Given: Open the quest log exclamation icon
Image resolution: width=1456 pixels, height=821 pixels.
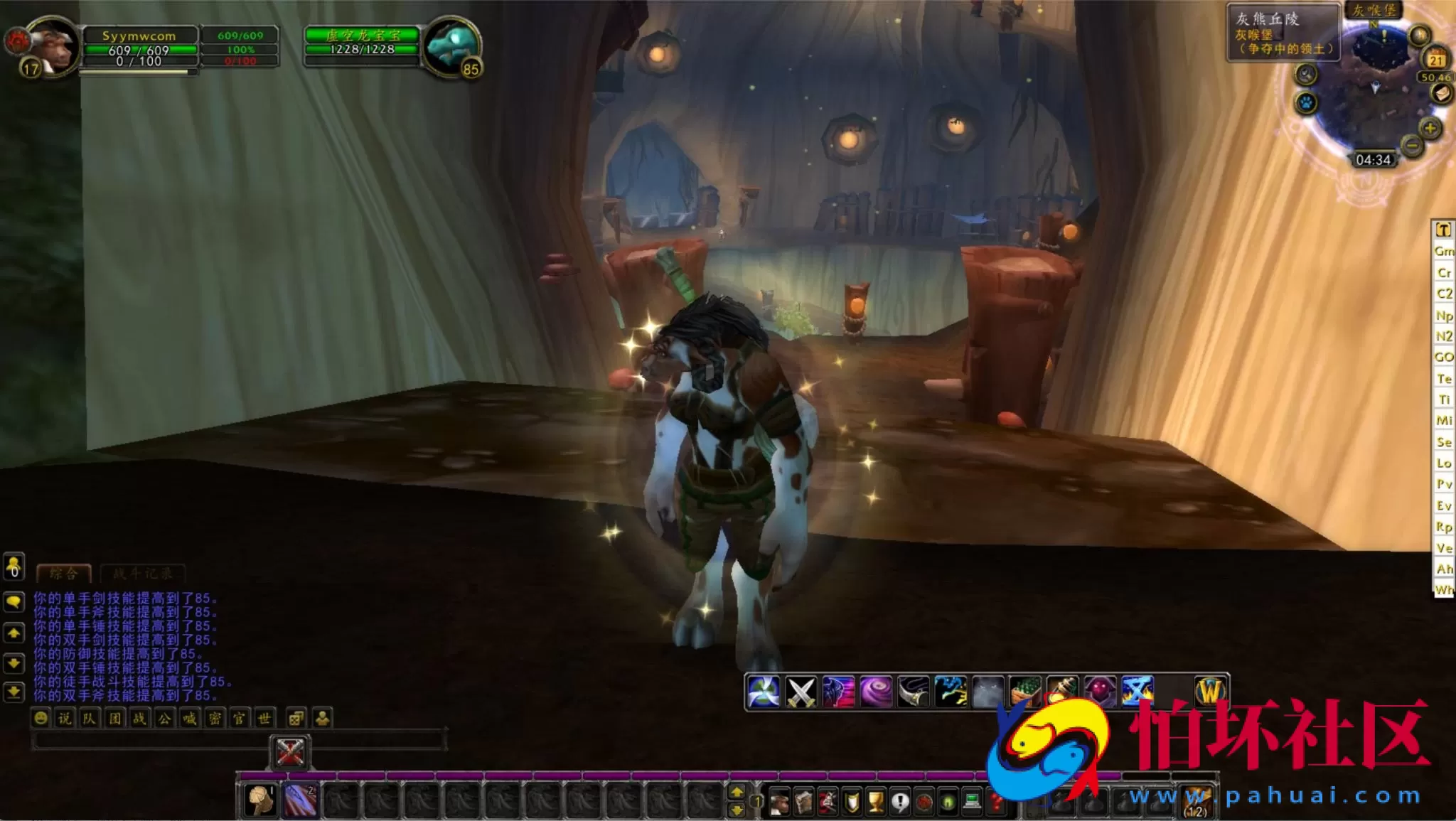Looking at the screenshot, I should pyautogui.click(x=901, y=800).
